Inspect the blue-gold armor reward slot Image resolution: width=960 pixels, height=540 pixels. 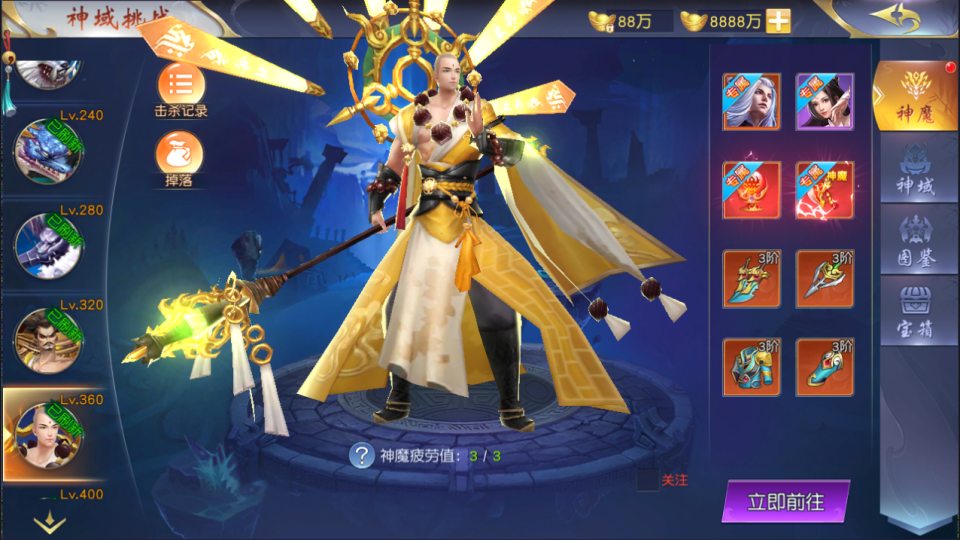pyautogui.click(x=751, y=367)
